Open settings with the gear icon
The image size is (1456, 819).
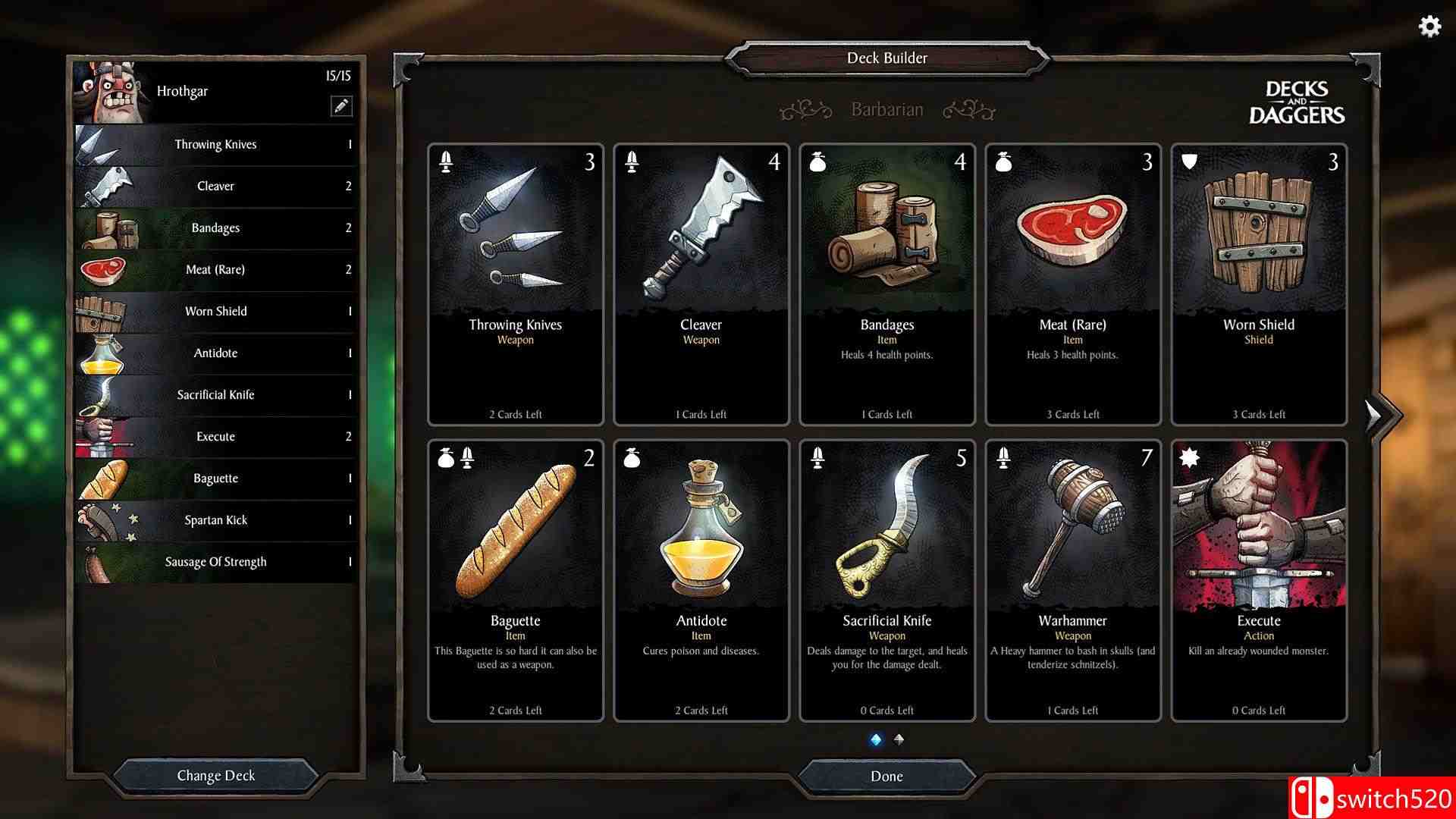(1429, 27)
